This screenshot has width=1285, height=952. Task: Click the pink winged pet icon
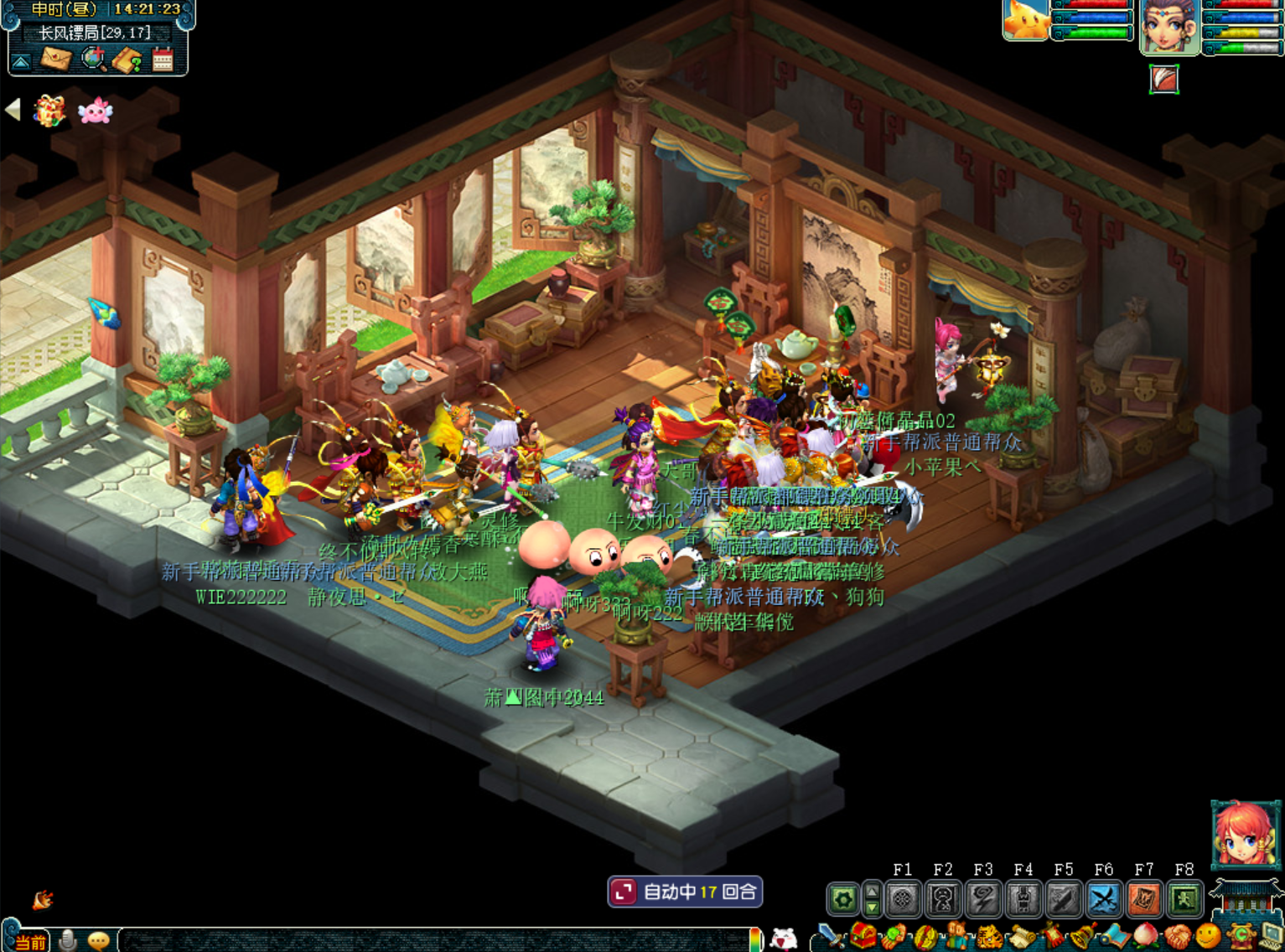(x=95, y=111)
